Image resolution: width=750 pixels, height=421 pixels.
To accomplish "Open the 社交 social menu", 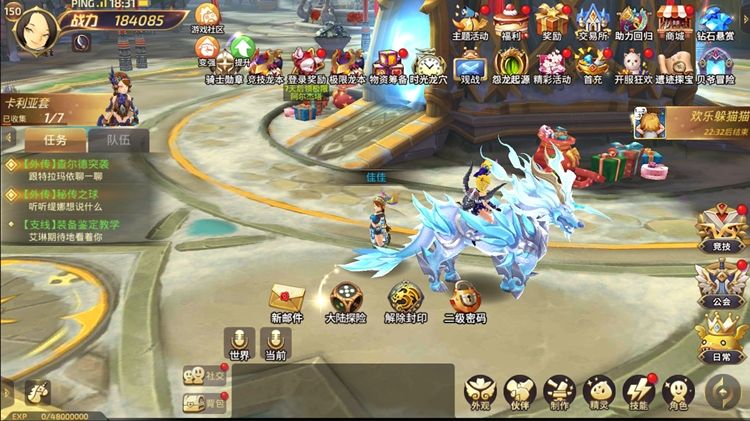I will tap(203, 376).
